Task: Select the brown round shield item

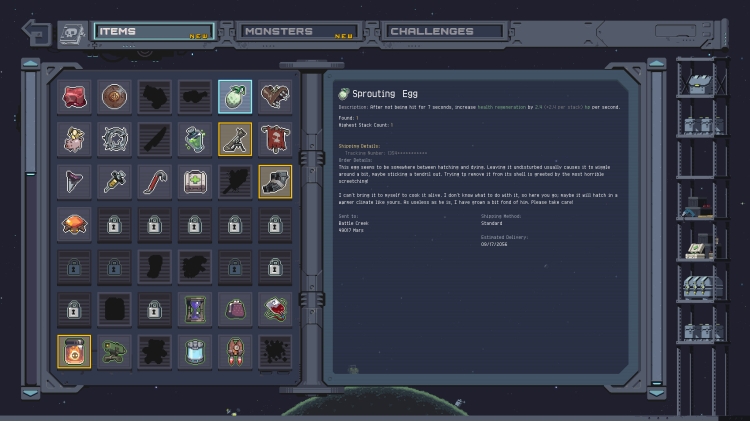Action: pyautogui.click(x=115, y=97)
